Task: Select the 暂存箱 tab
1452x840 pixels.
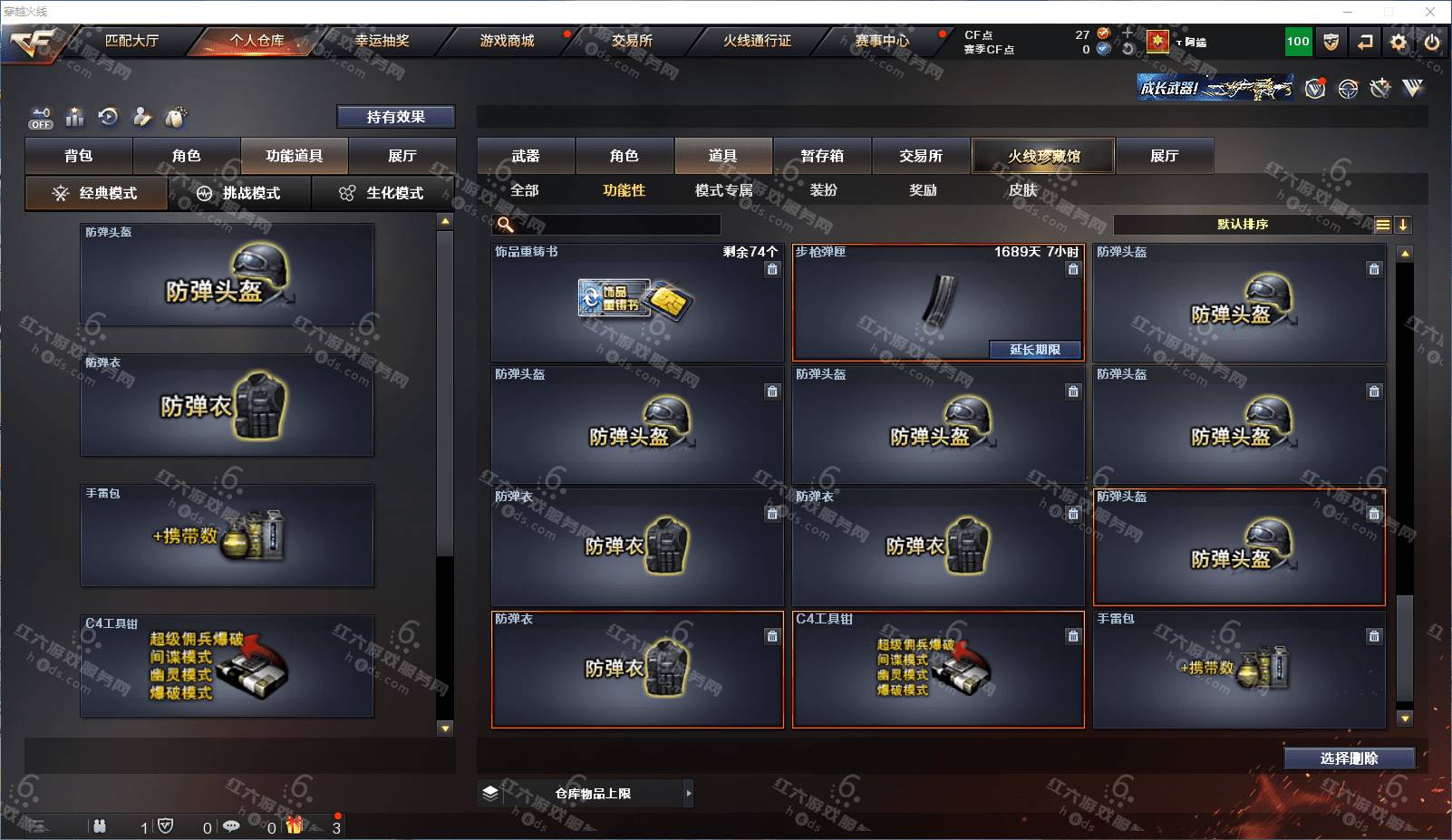Action: 822,156
